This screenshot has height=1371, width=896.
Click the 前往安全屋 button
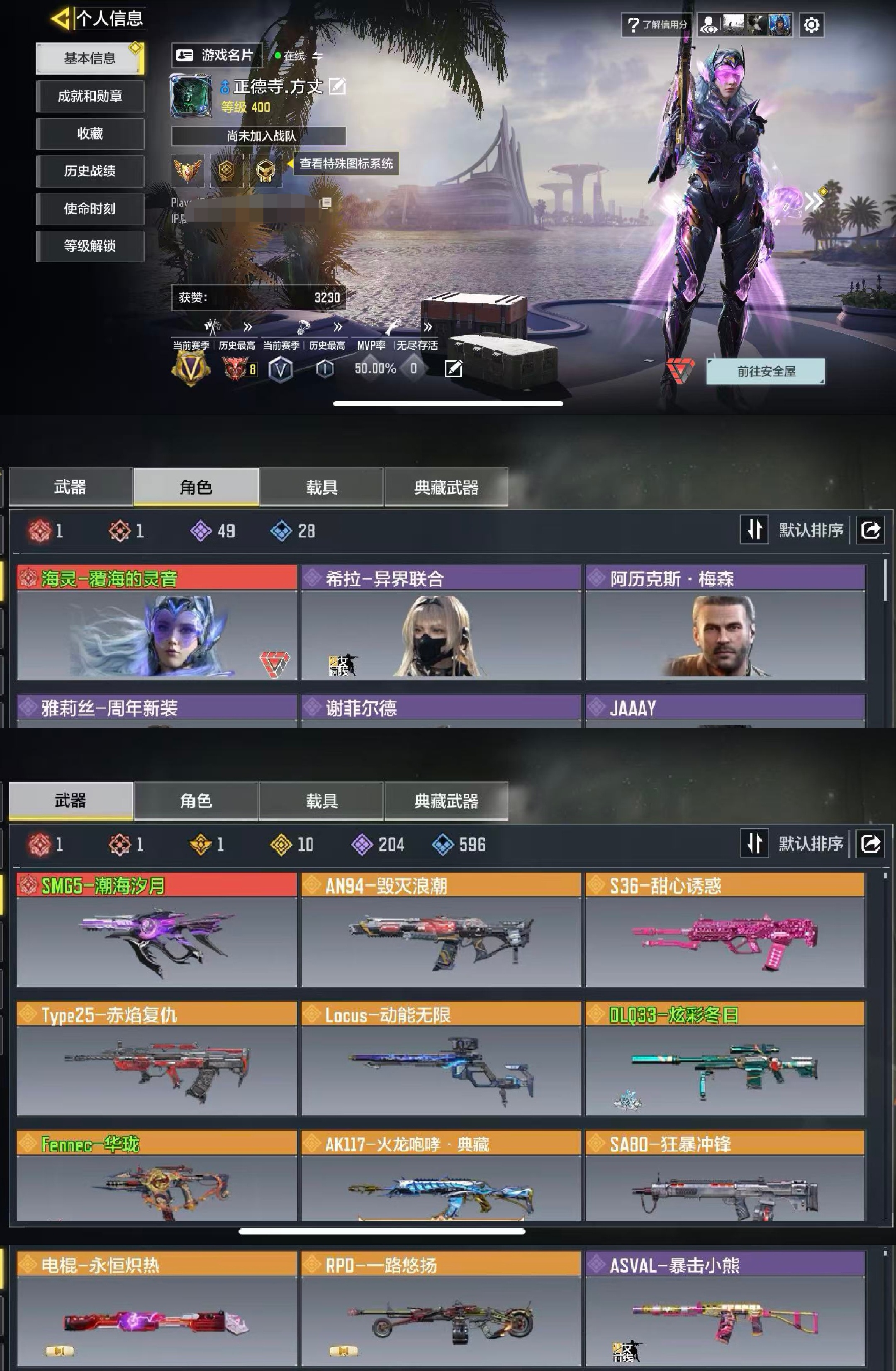[766, 371]
